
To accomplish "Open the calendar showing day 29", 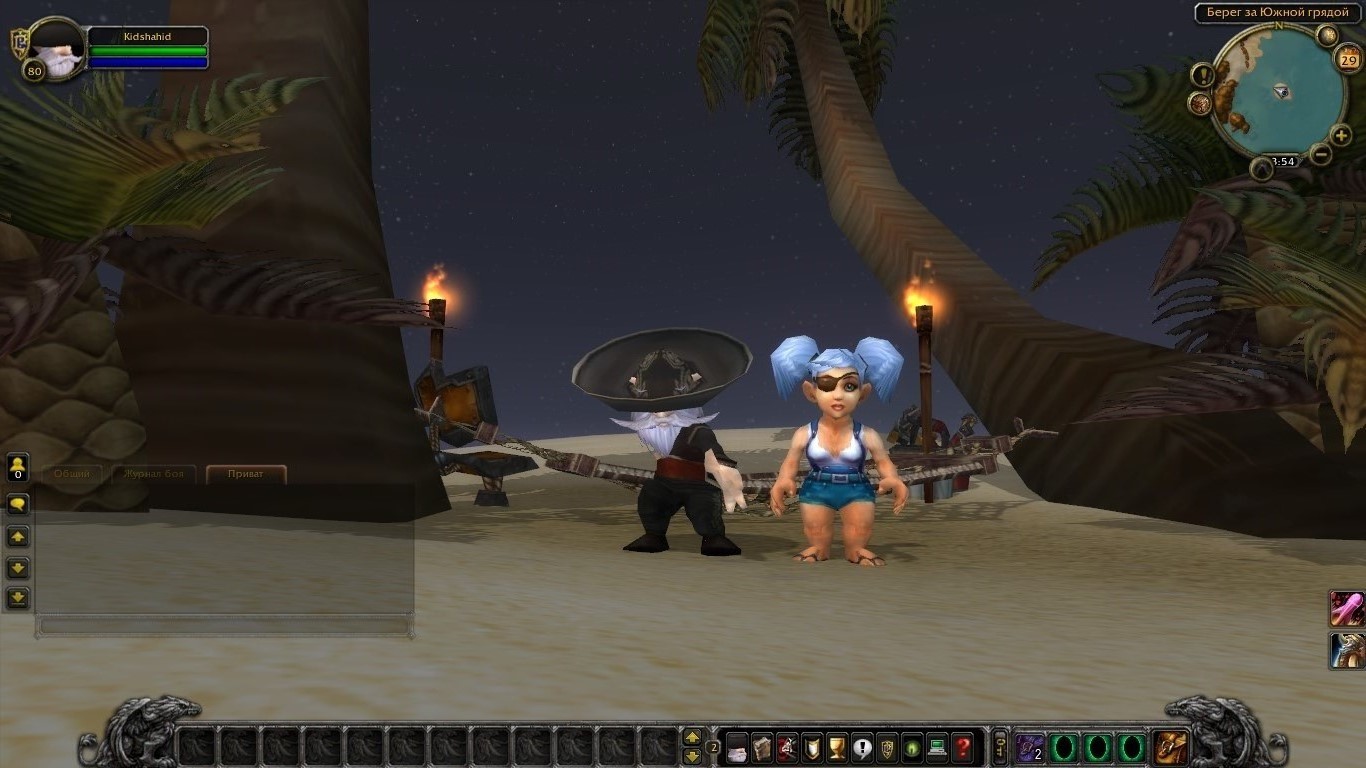I will click(1347, 59).
